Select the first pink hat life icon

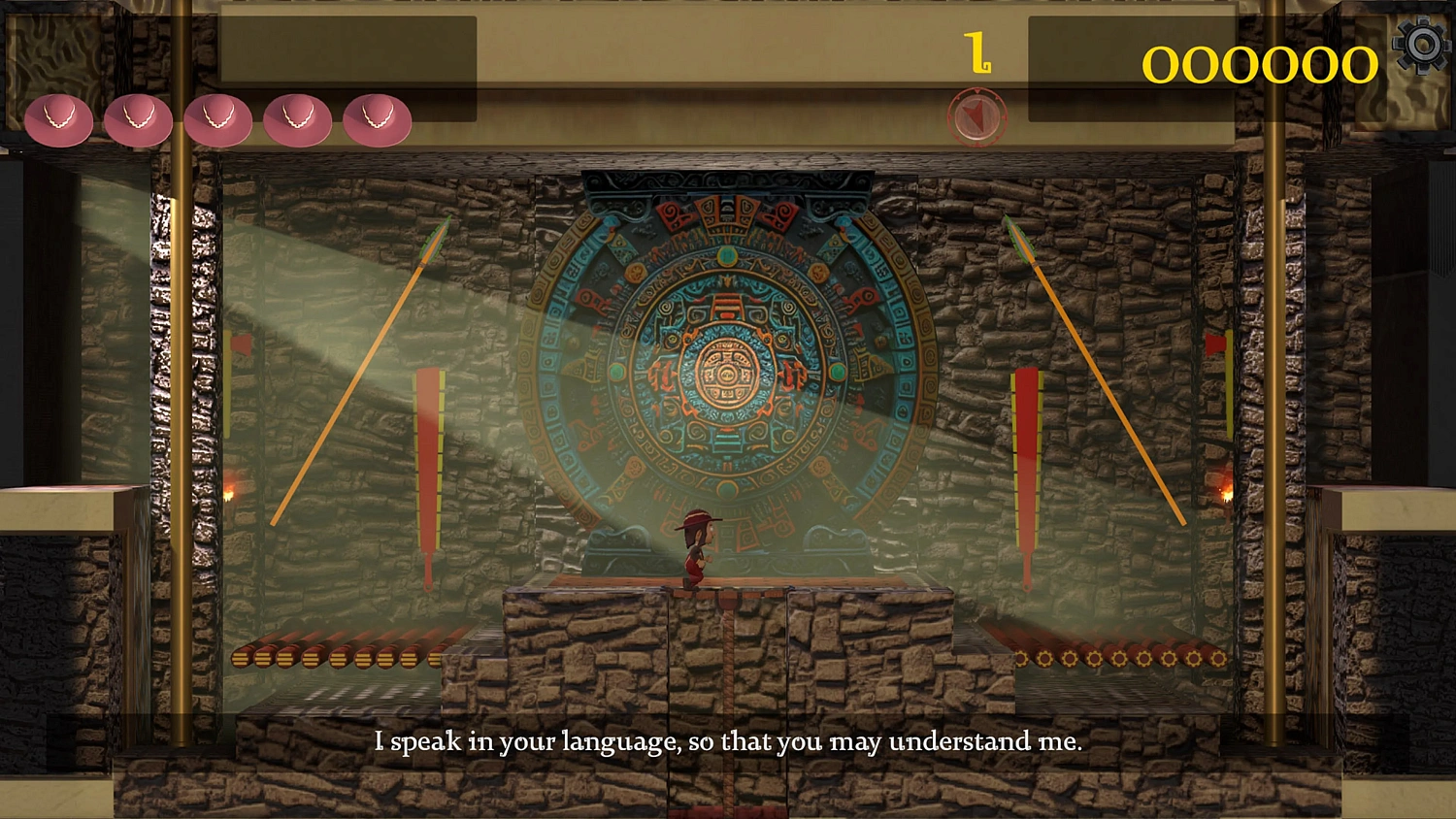[61, 118]
